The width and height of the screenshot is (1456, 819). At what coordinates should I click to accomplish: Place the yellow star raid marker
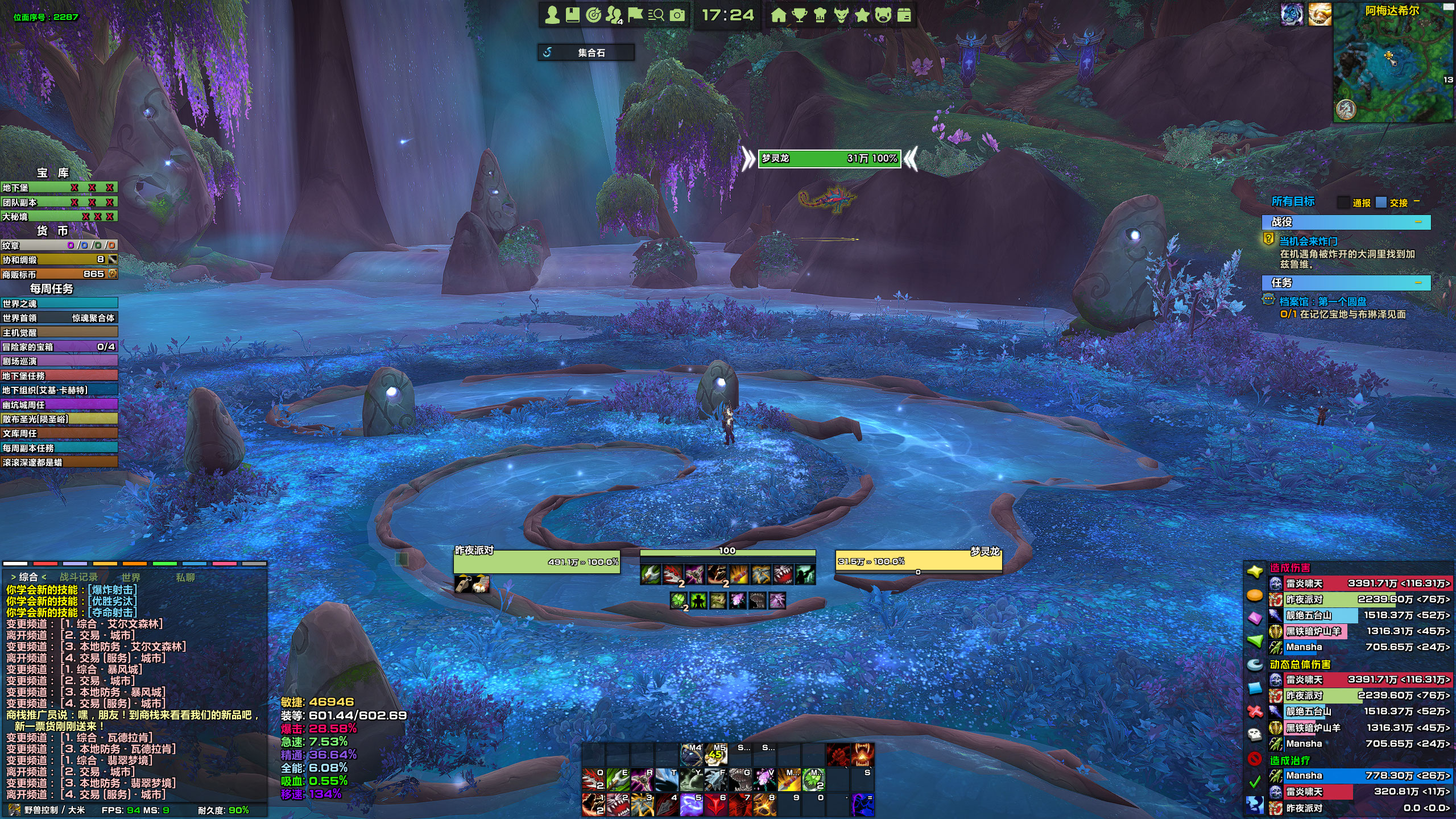[x=1255, y=572]
